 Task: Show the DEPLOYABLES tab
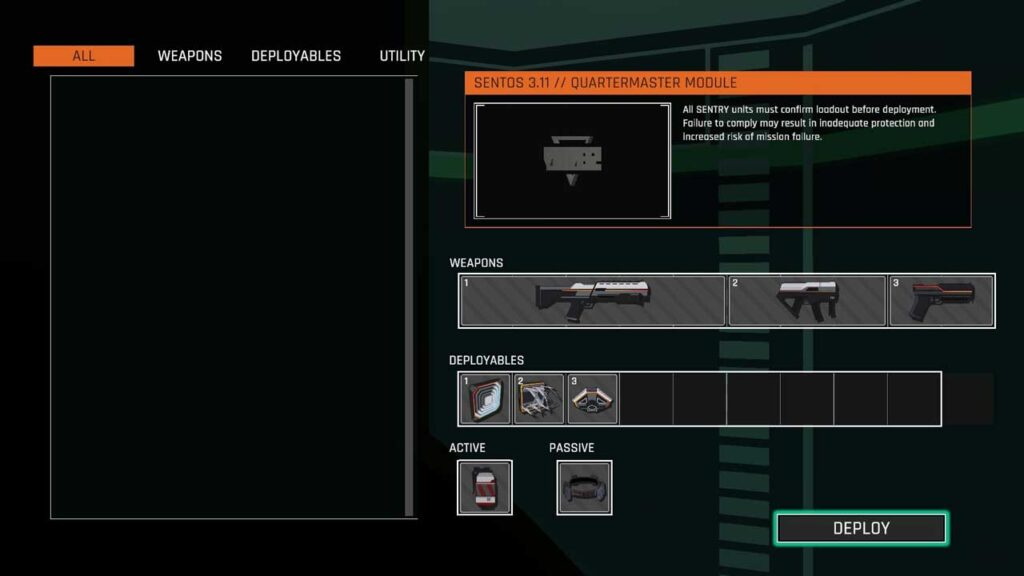pyautogui.click(x=296, y=56)
